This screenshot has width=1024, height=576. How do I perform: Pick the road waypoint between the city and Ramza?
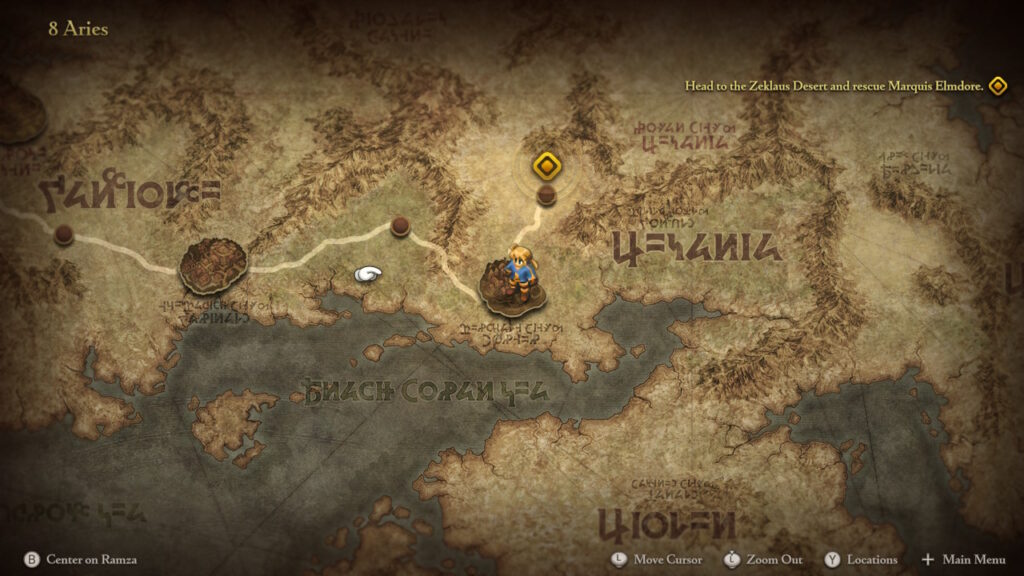tap(400, 226)
